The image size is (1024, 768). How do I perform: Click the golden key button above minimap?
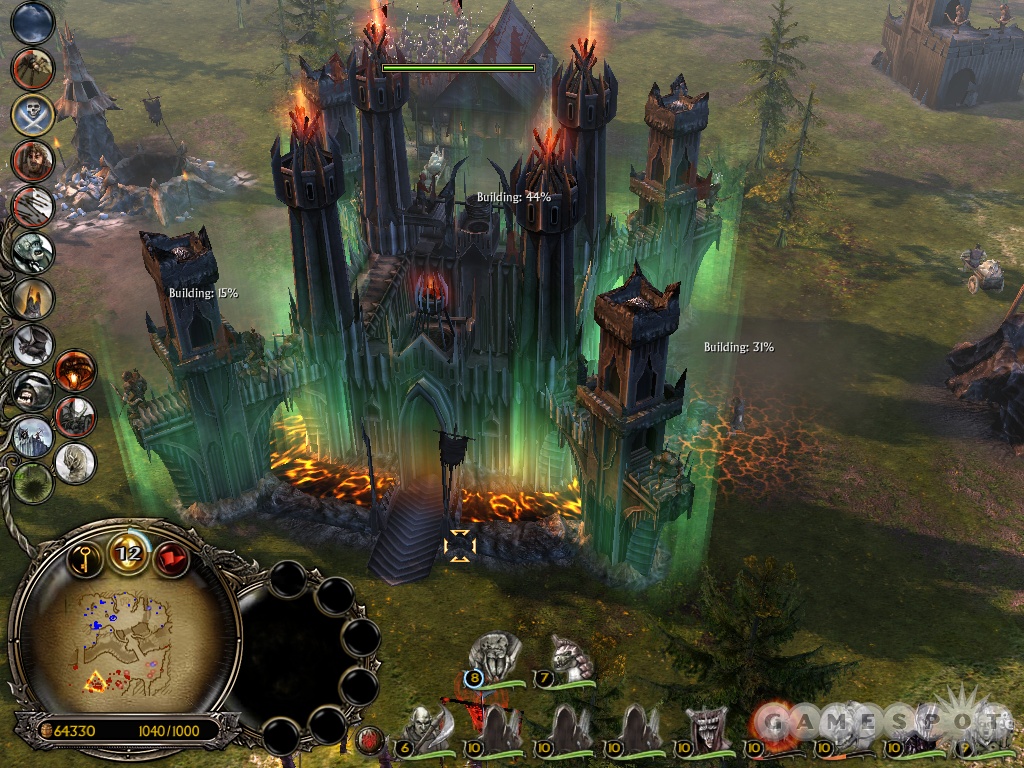[x=88, y=557]
